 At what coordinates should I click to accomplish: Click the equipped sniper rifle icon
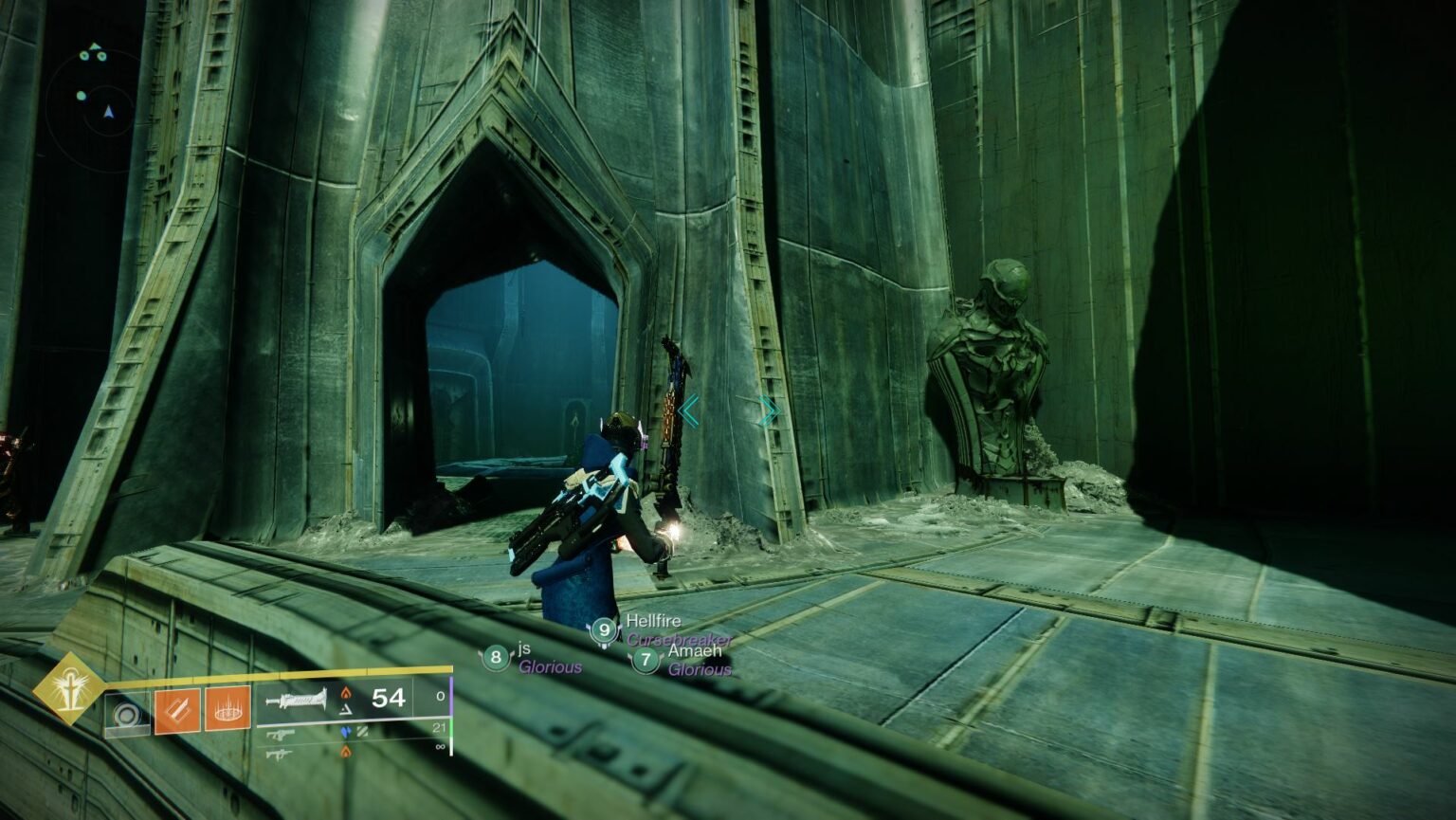(x=295, y=700)
